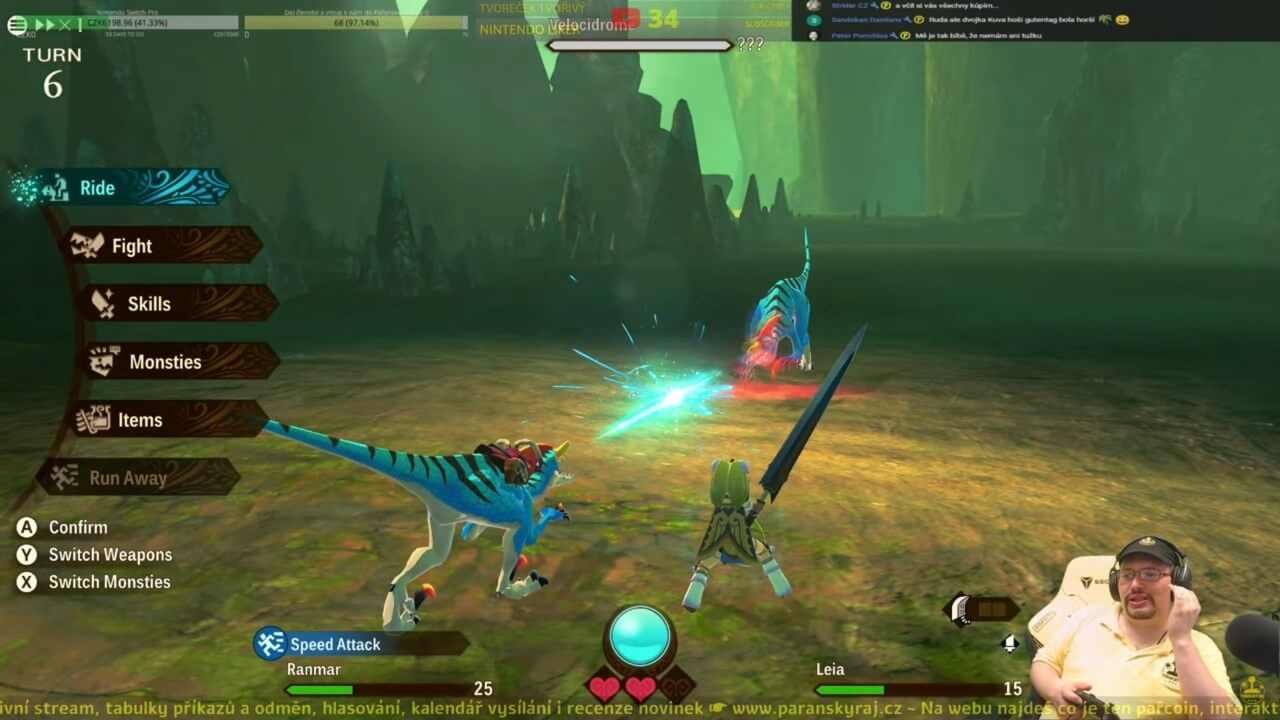Viewport: 1280px width, 720px height.
Task: Open the stream overlay menu icon
Action: 17,25
